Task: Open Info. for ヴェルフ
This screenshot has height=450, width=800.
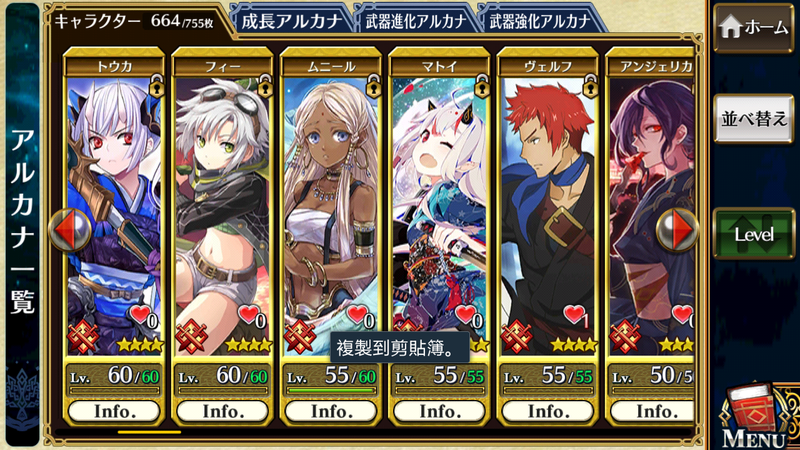Action: (547, 411)
